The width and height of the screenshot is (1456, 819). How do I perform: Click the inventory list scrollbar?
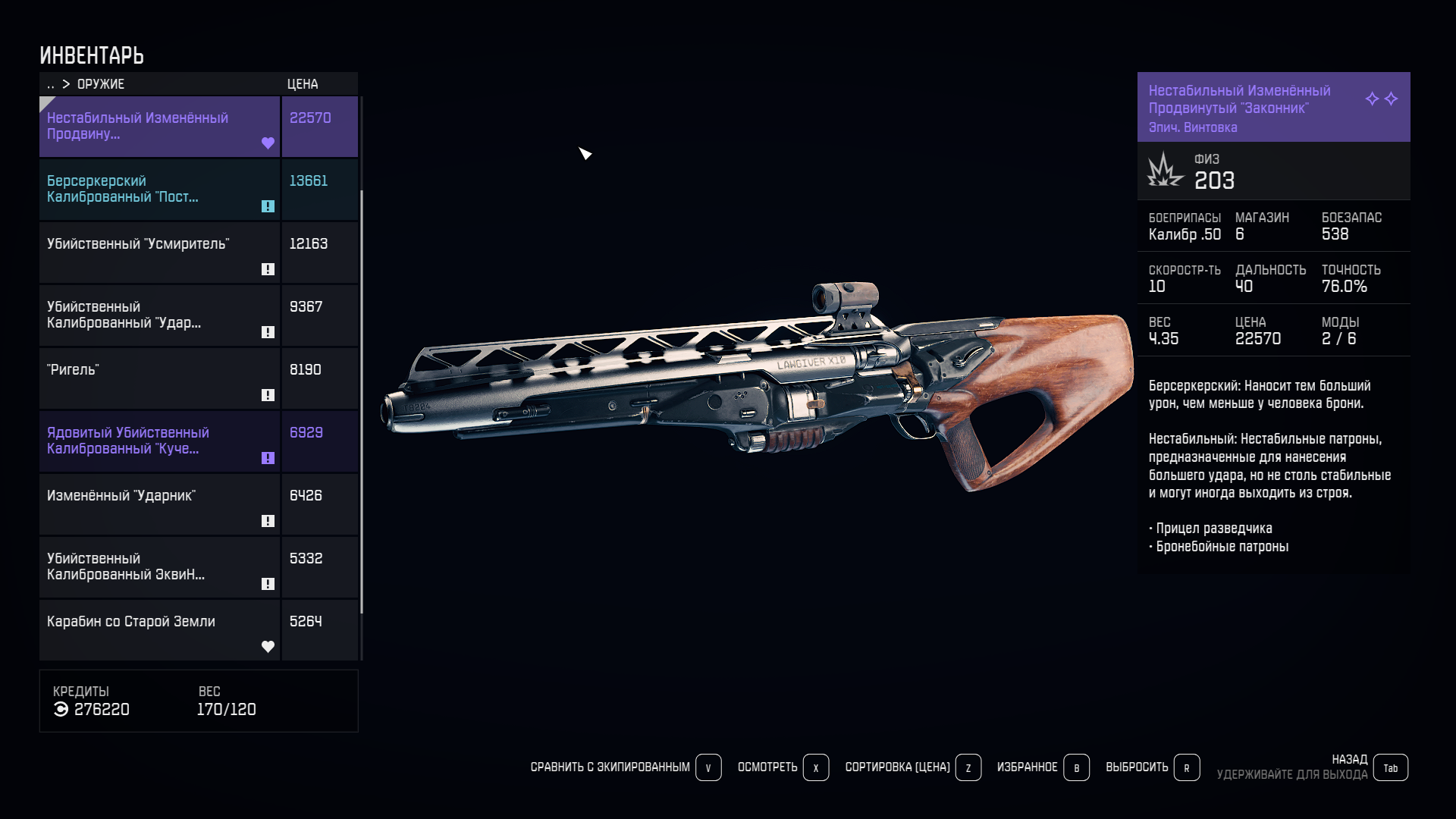tap(362, 402)
